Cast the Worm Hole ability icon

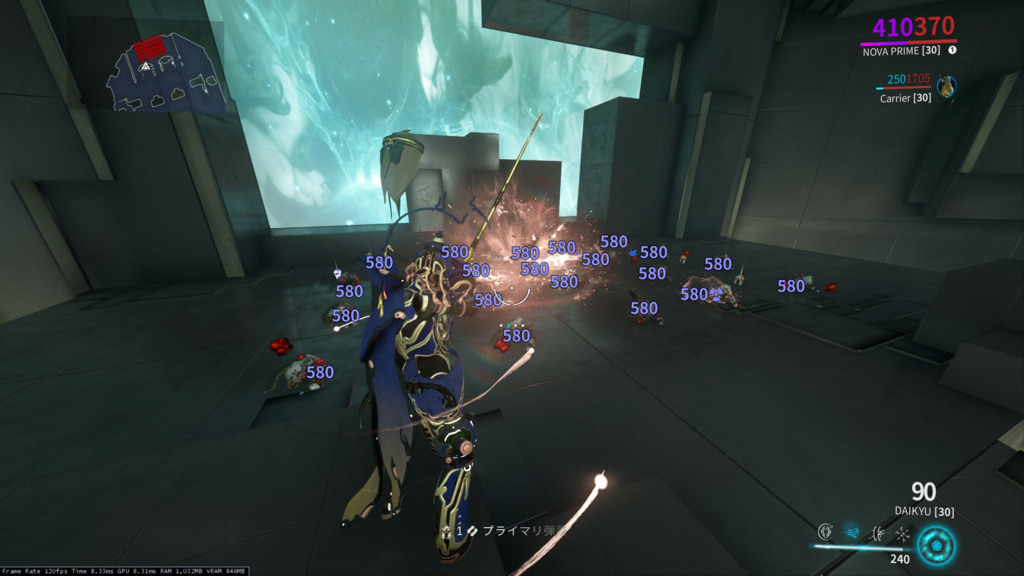(877, 533)
